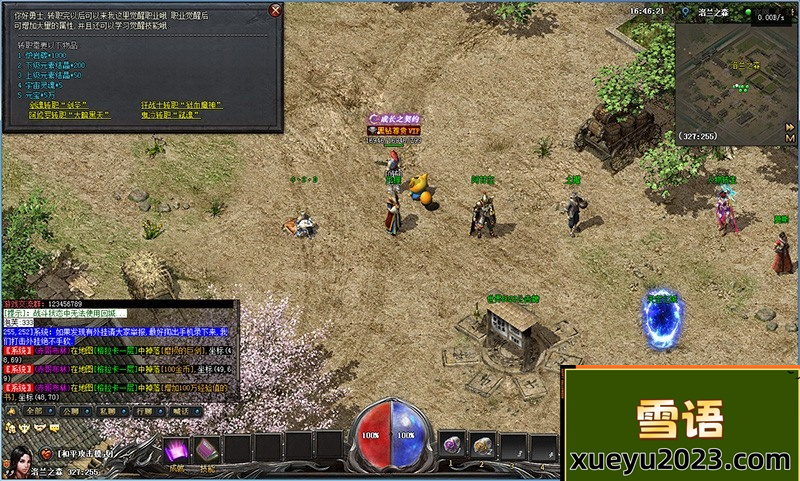Open the 成就 achievements book icon
Screen dimensions: 800x481
176,450
